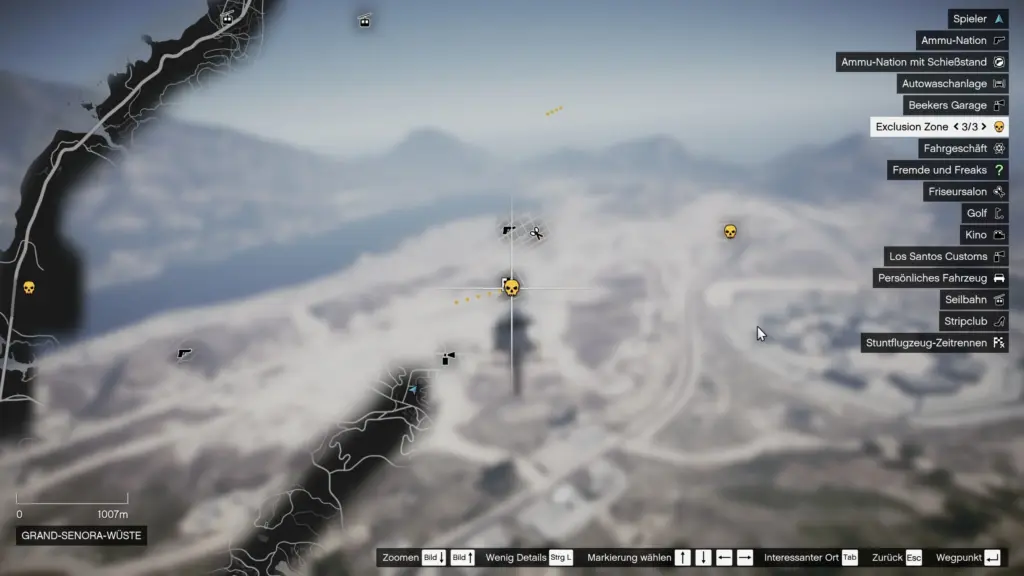Select Ammu-Nation mit Schießstand legend entry
Image resolution: width=1024 pixels, height=576 pixels.
pos(922,62)
